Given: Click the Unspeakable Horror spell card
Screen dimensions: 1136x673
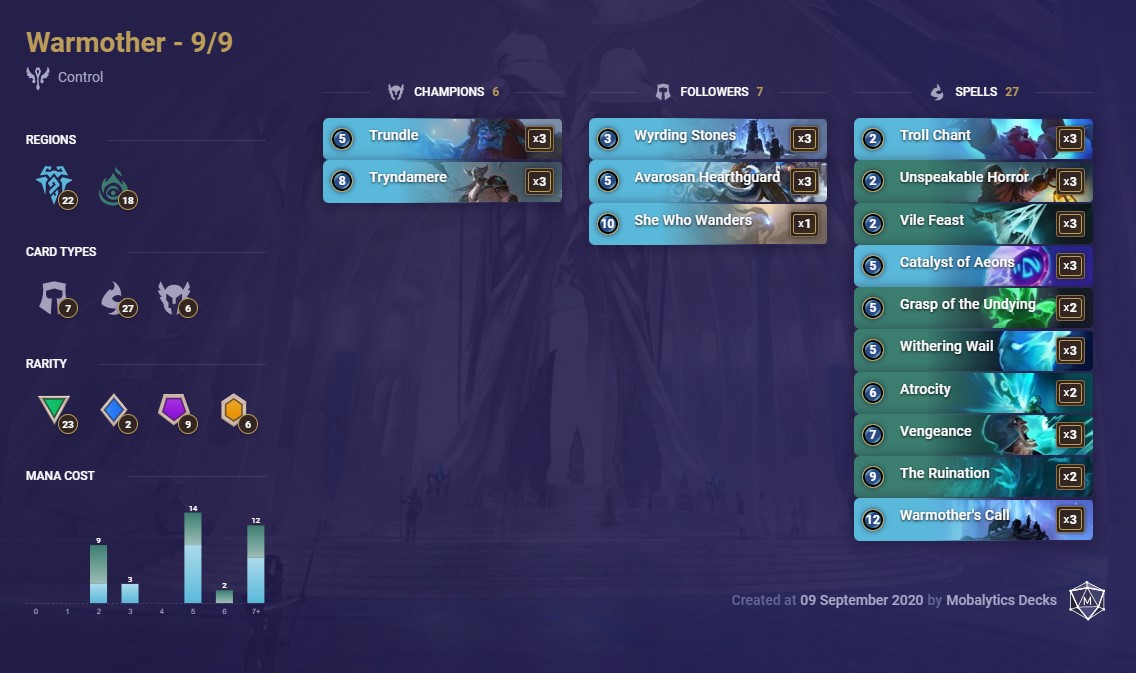Looking at the screenshot, I should 972,181.
